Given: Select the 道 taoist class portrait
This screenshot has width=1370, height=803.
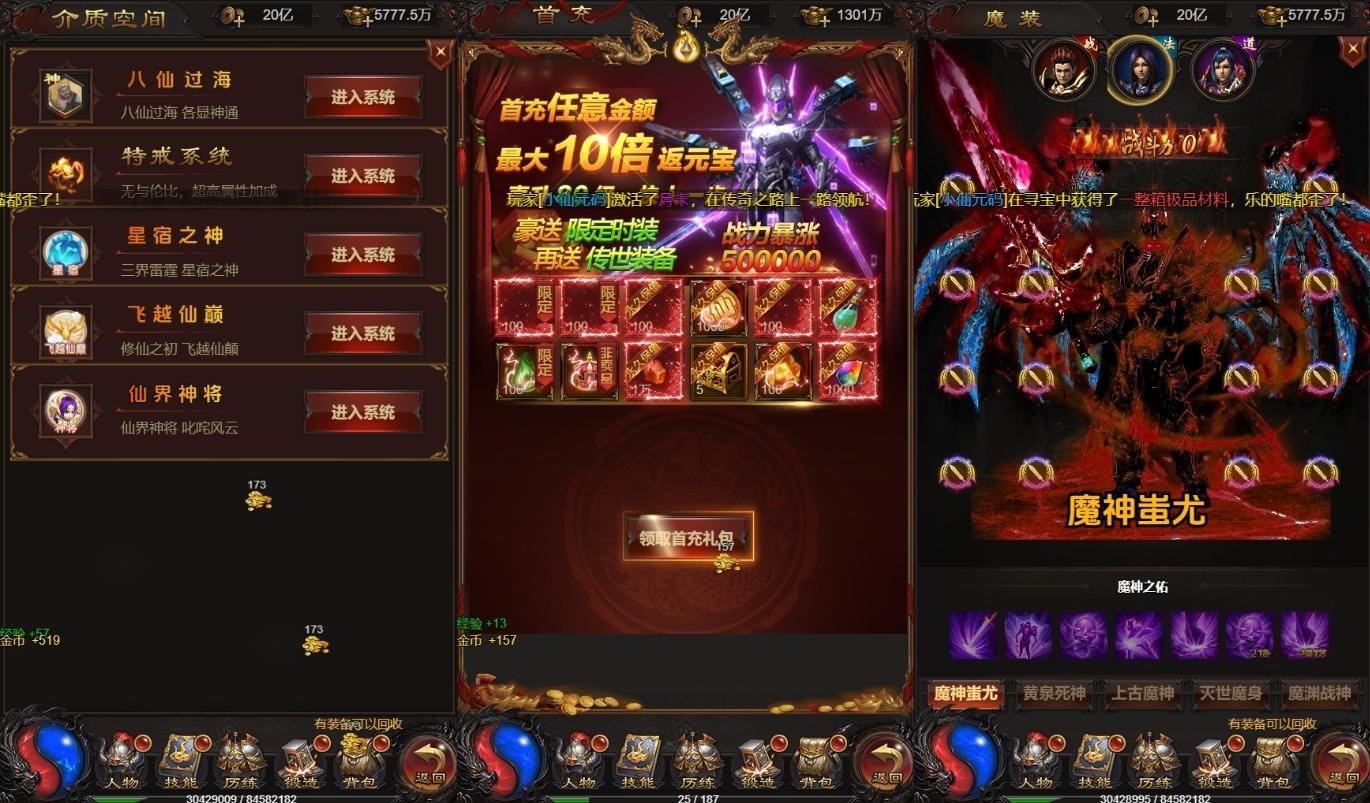Looking at the screenshot, I should 1220,70.
